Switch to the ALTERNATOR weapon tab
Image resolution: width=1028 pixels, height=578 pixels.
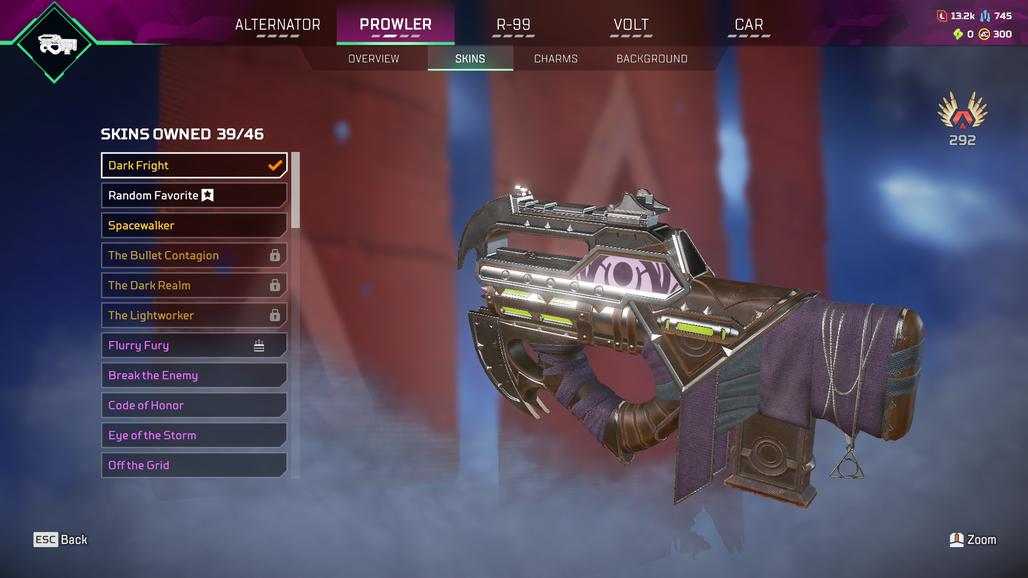click(x=277, y=25)
